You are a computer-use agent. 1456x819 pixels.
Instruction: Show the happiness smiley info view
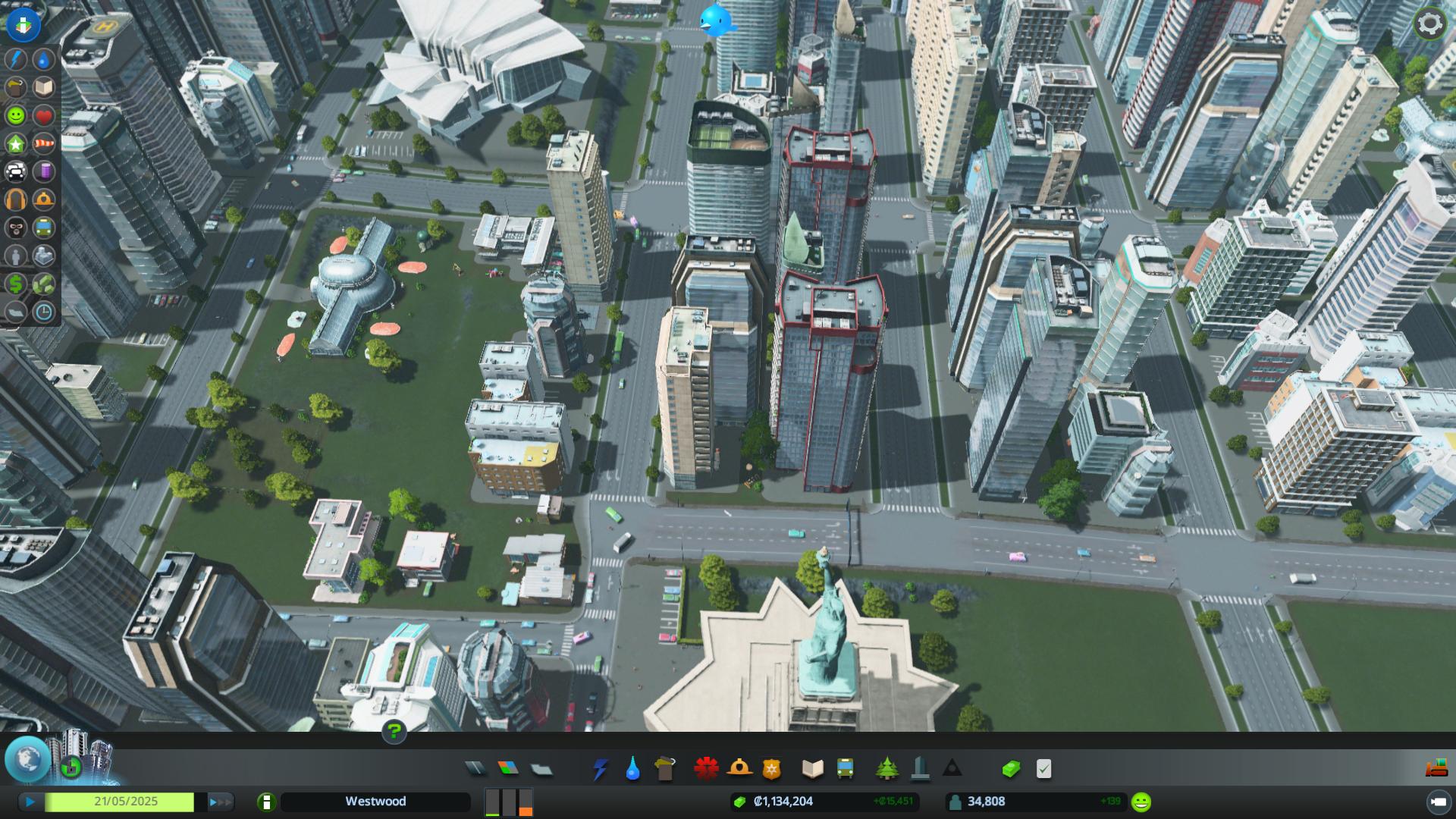tap(16, 115)
